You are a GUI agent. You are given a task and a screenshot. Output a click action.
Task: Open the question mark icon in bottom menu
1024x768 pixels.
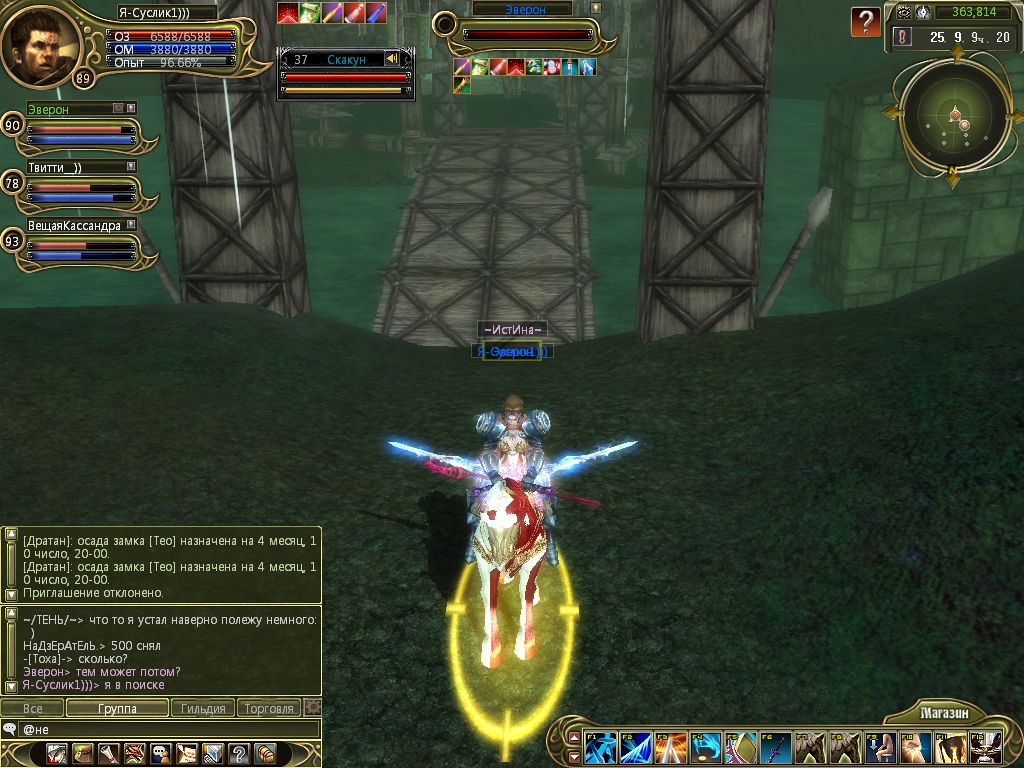coord(238,753)
